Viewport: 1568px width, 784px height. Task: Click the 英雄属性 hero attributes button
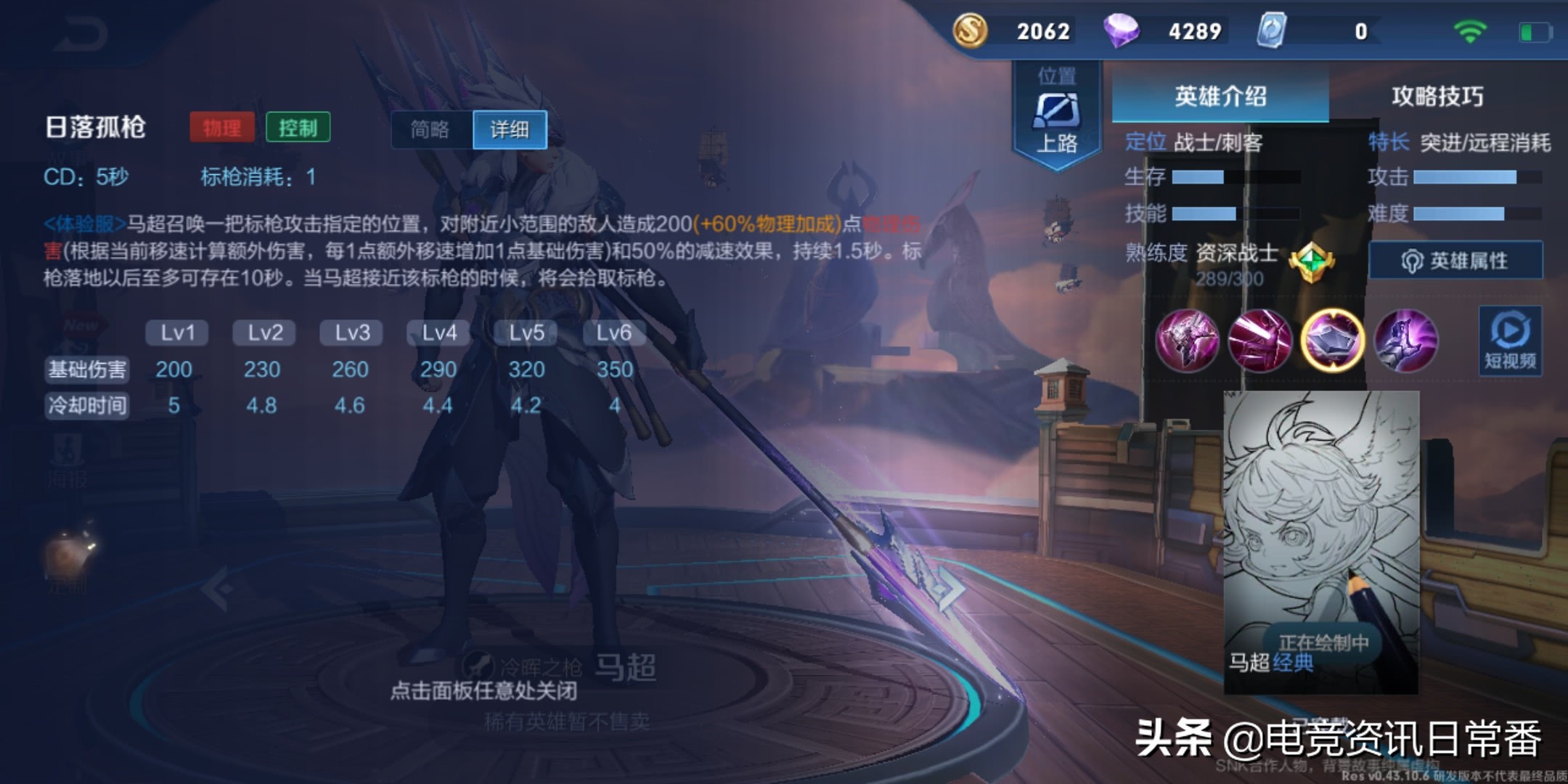1455,258
